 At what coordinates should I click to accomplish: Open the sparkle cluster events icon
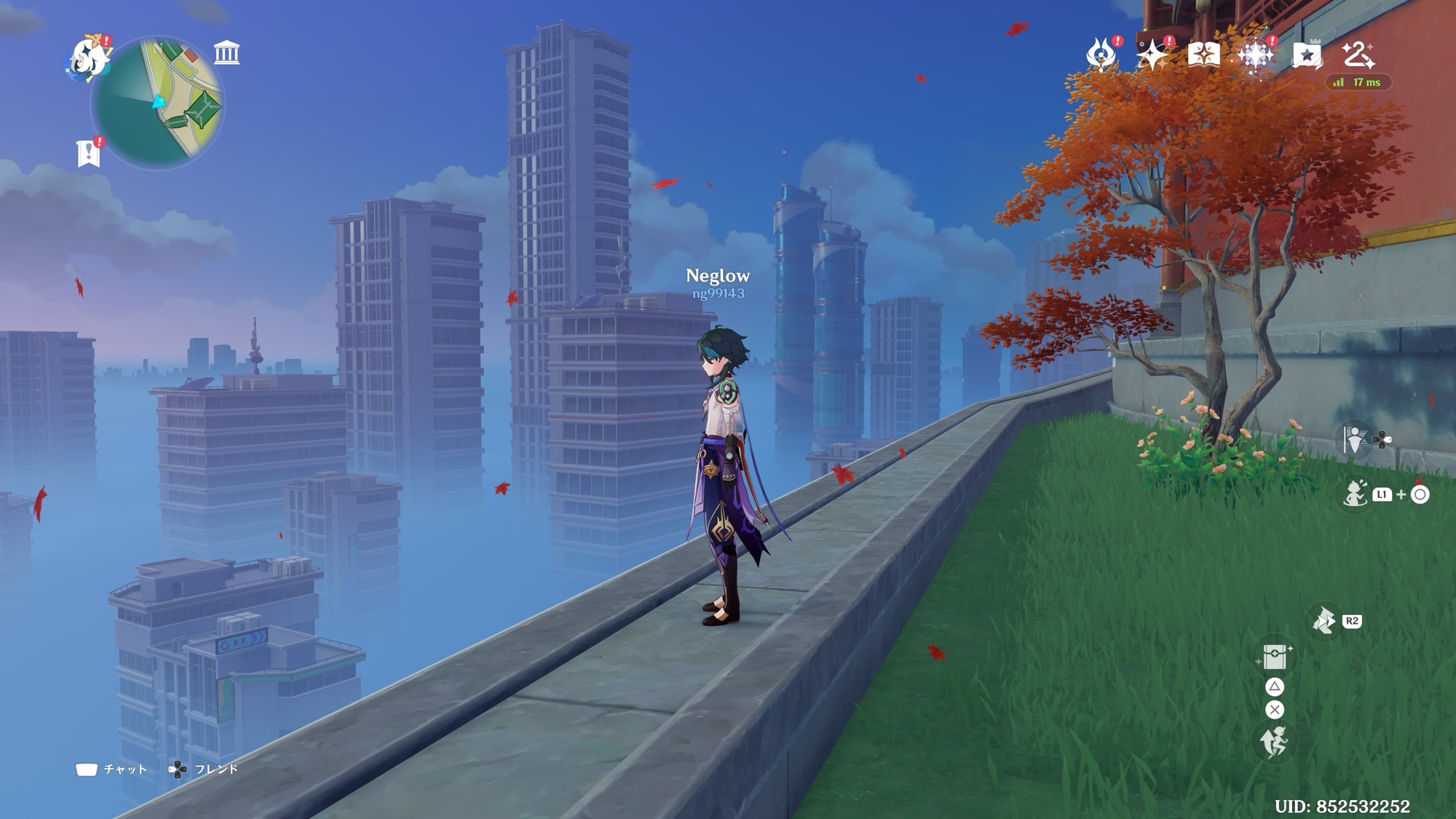click(x=1256, y=55)
